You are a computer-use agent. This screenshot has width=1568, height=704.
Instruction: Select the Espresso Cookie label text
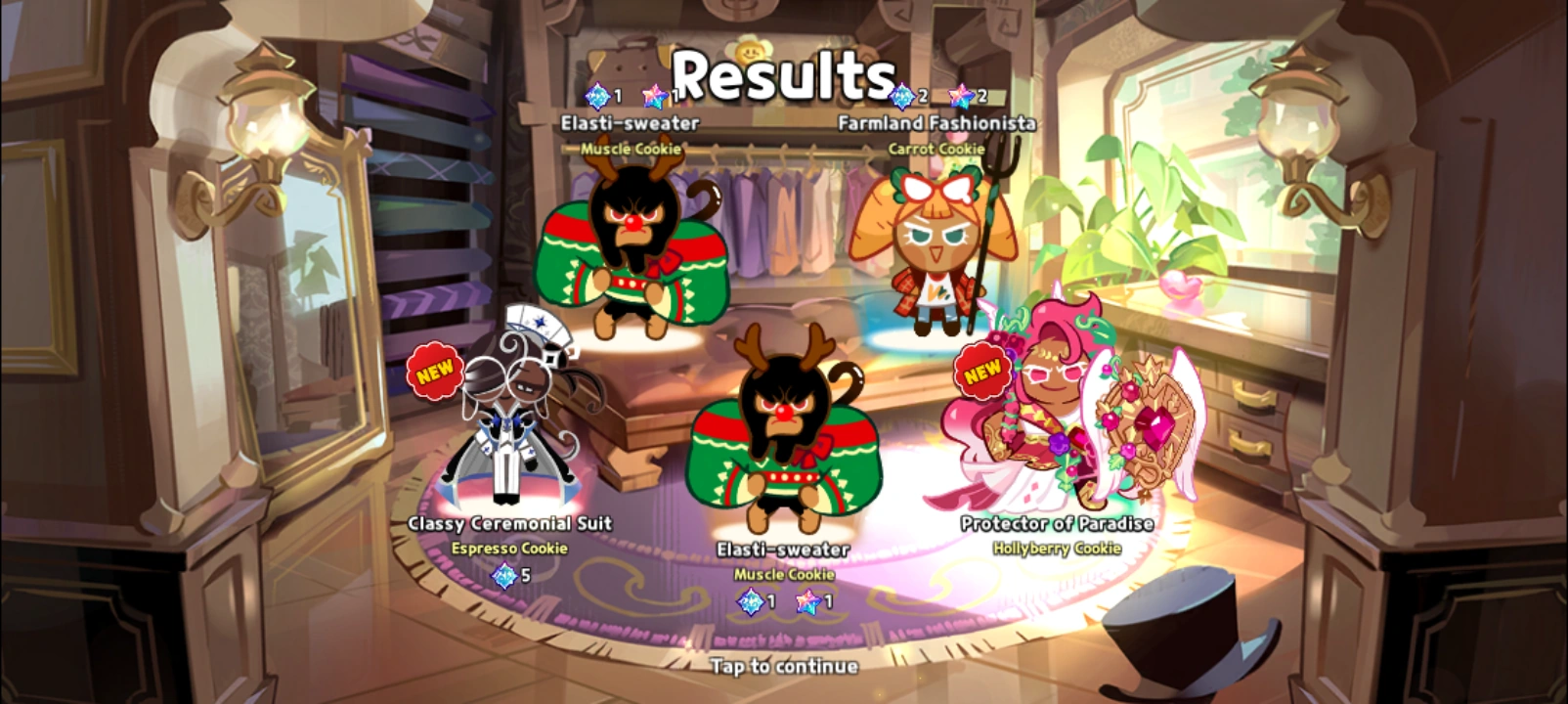click(509, 549)
